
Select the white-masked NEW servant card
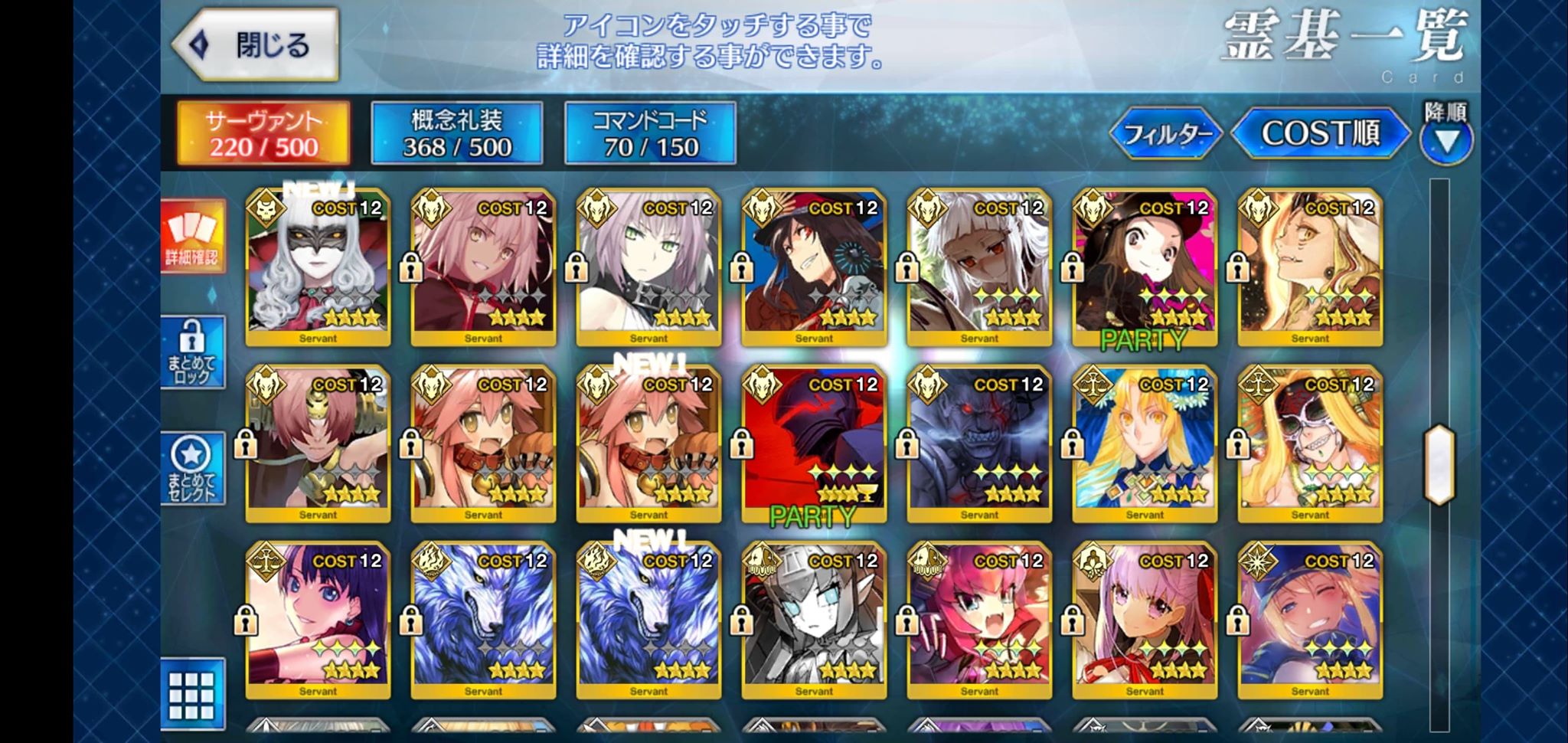click(318, 267)
